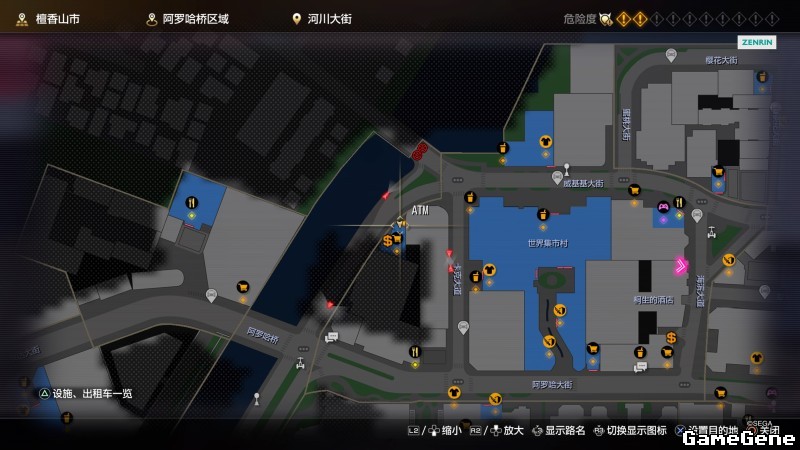Select the dollar icon below 柯生的酒店
Viewport: 800px width, 450px height.
[x=672, y=337]
